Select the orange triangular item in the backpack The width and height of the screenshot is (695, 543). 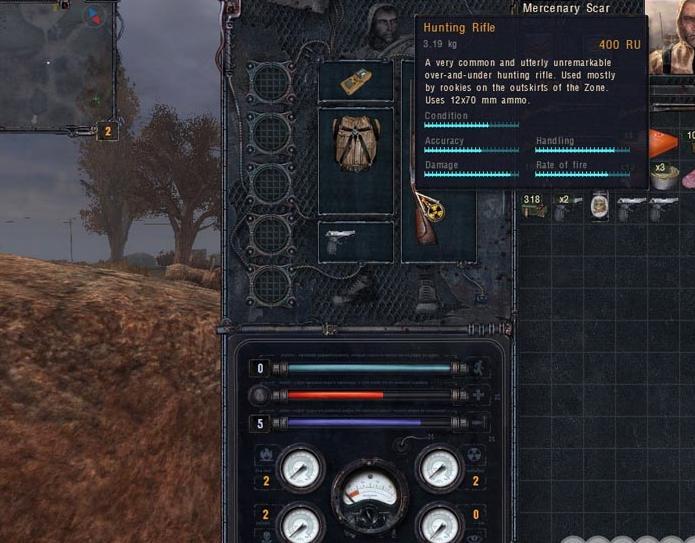point(663,144)
